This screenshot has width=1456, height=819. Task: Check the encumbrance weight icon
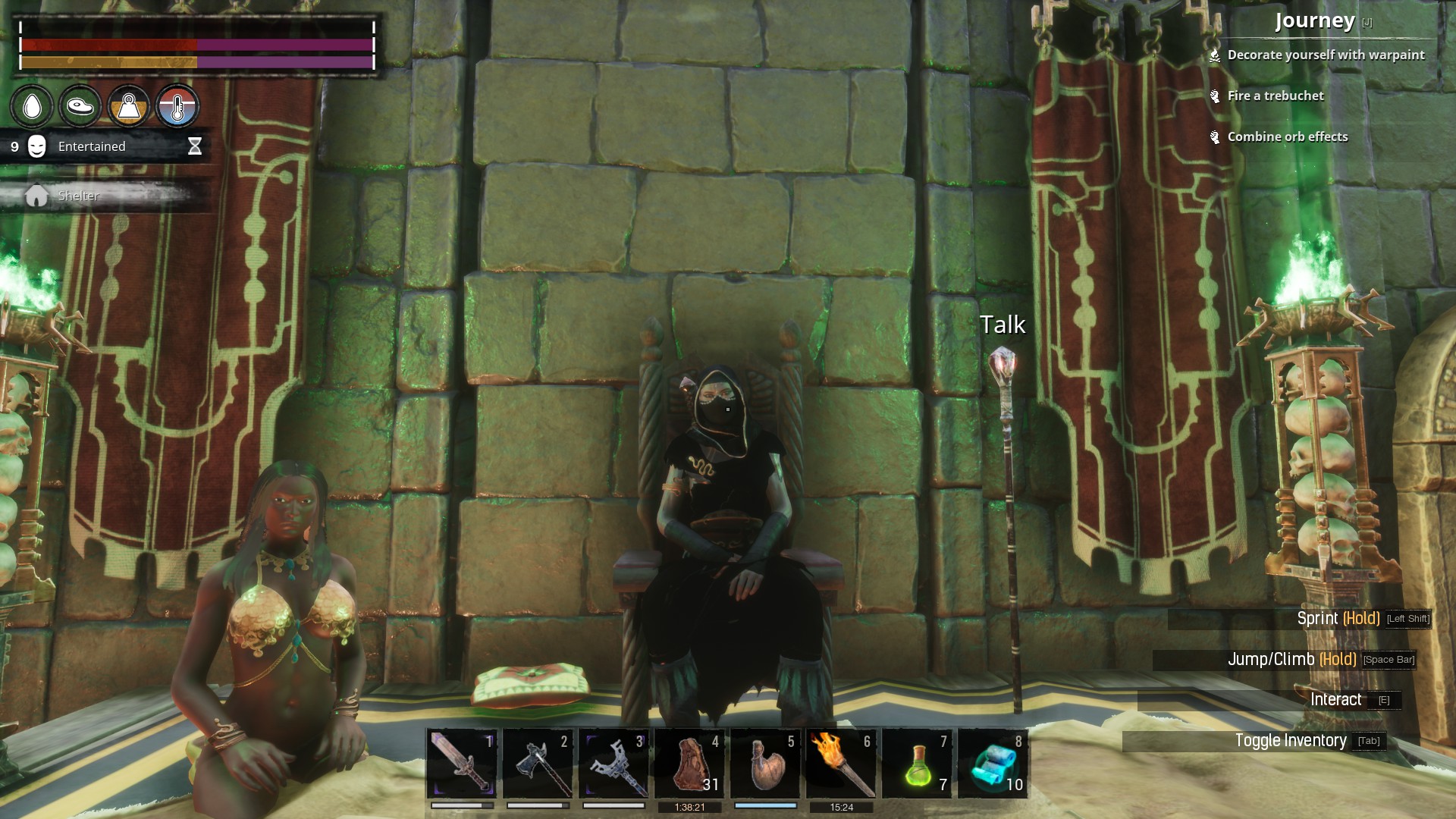point(128,106)
